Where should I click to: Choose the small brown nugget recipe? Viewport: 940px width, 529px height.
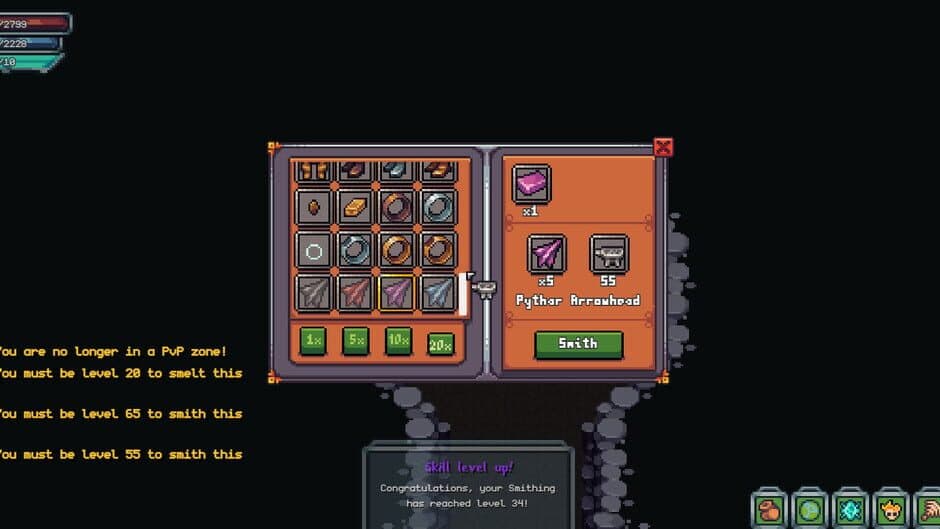314,207
